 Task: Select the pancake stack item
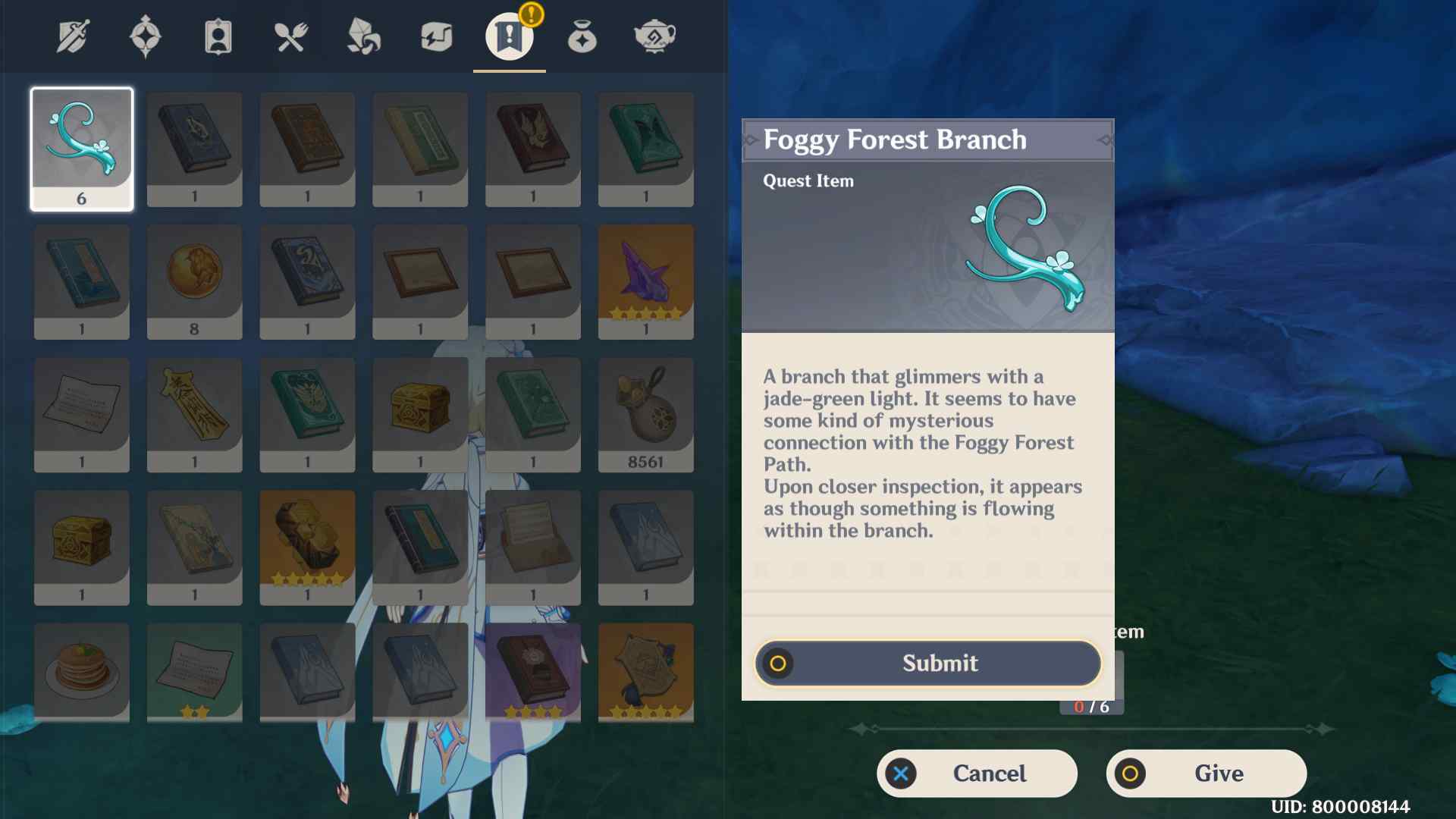[x=82, y=672]
